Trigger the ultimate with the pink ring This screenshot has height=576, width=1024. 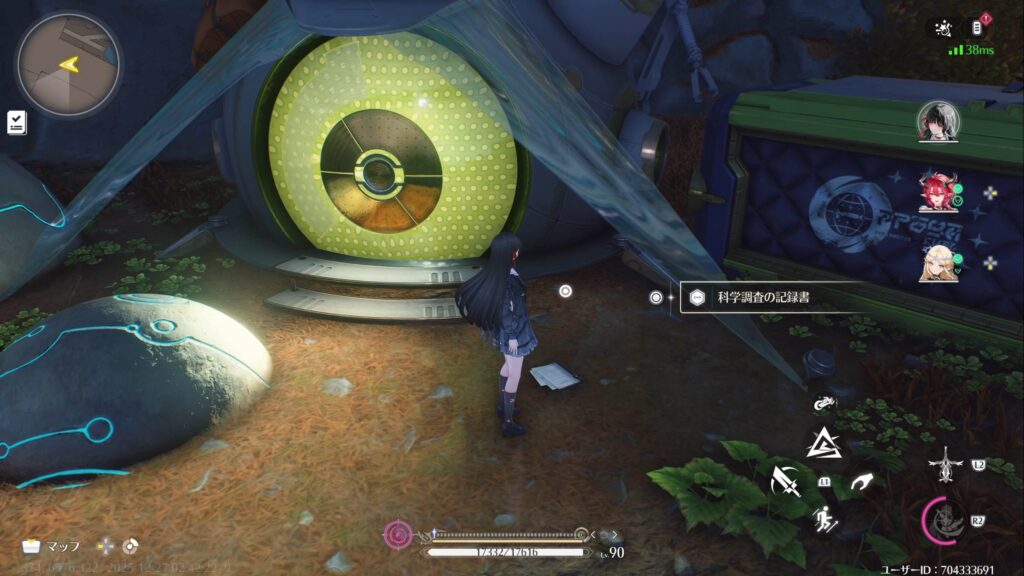pos(945,519)
